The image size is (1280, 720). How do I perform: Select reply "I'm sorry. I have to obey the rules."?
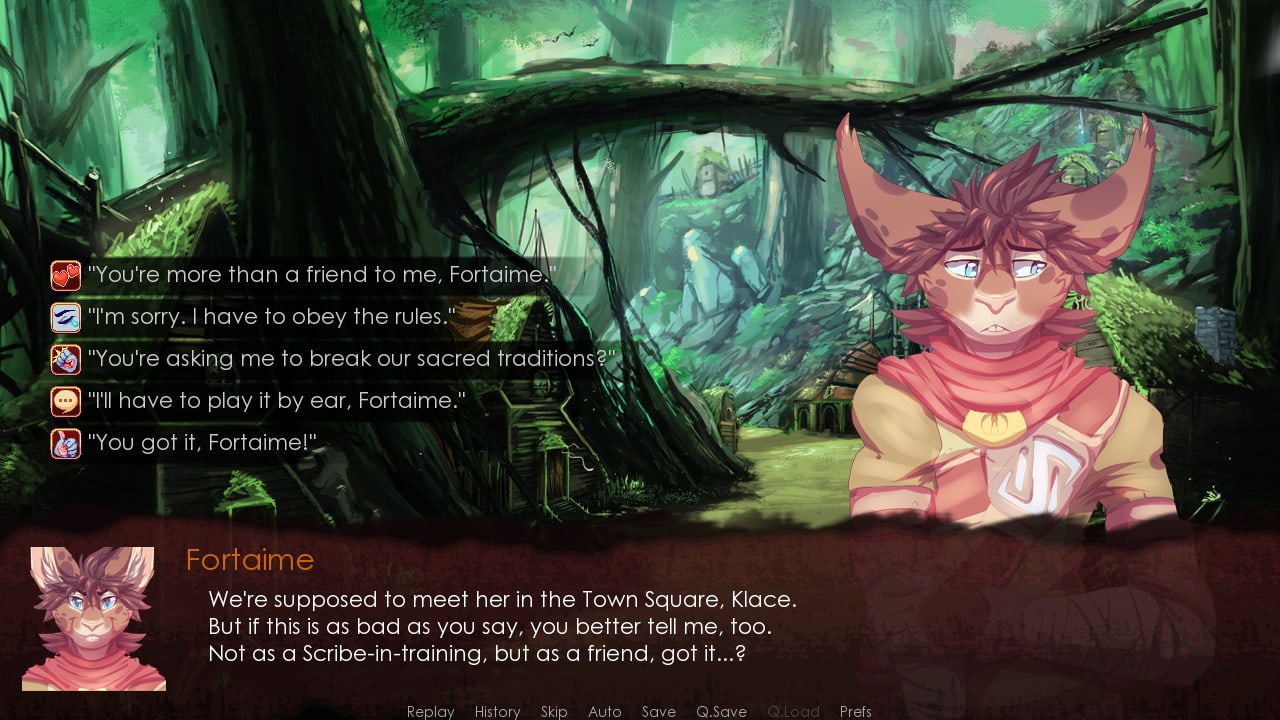click(271, 317)
